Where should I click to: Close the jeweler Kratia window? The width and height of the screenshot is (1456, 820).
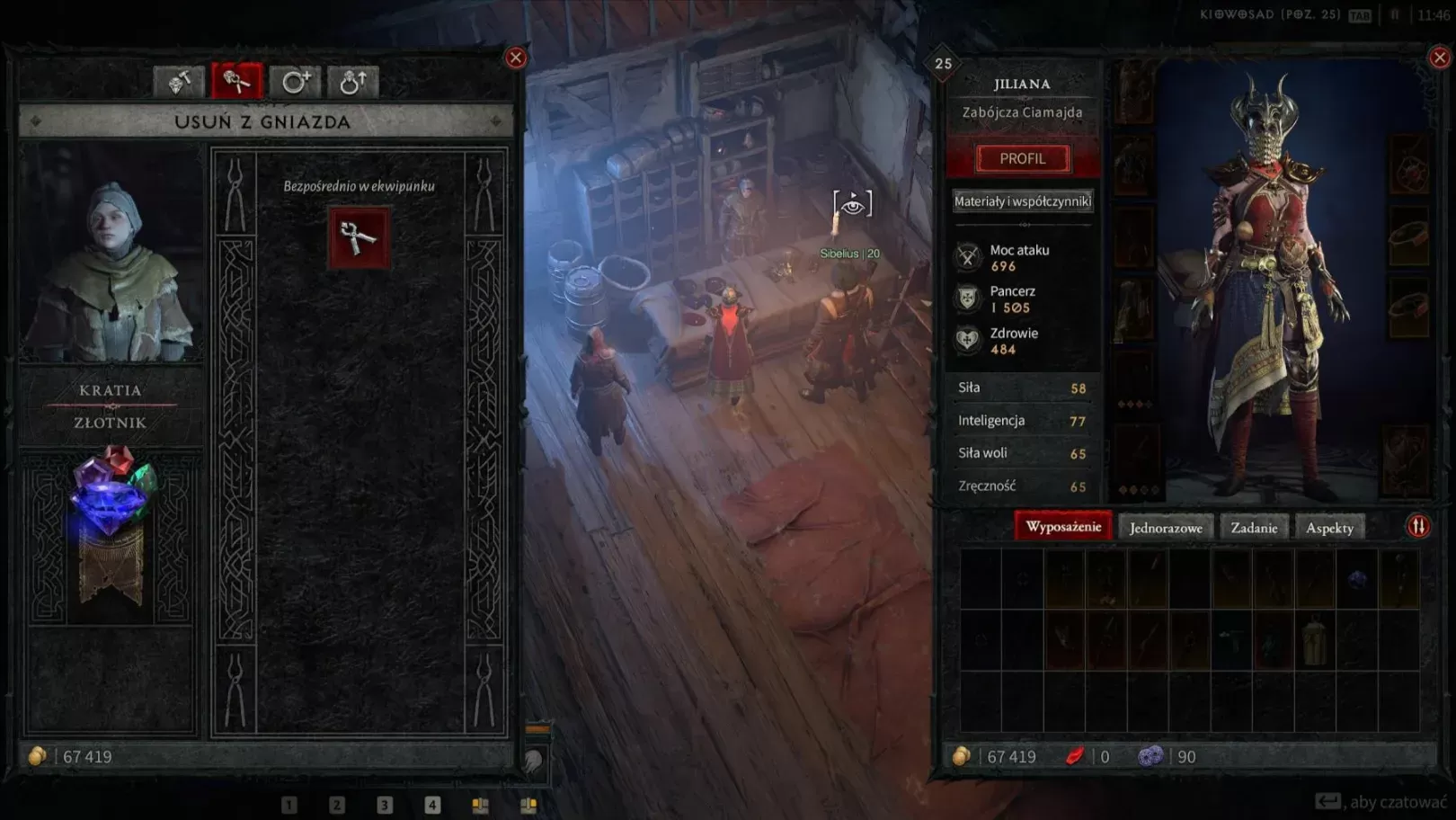pyautogui.click(x=516, y=58)
